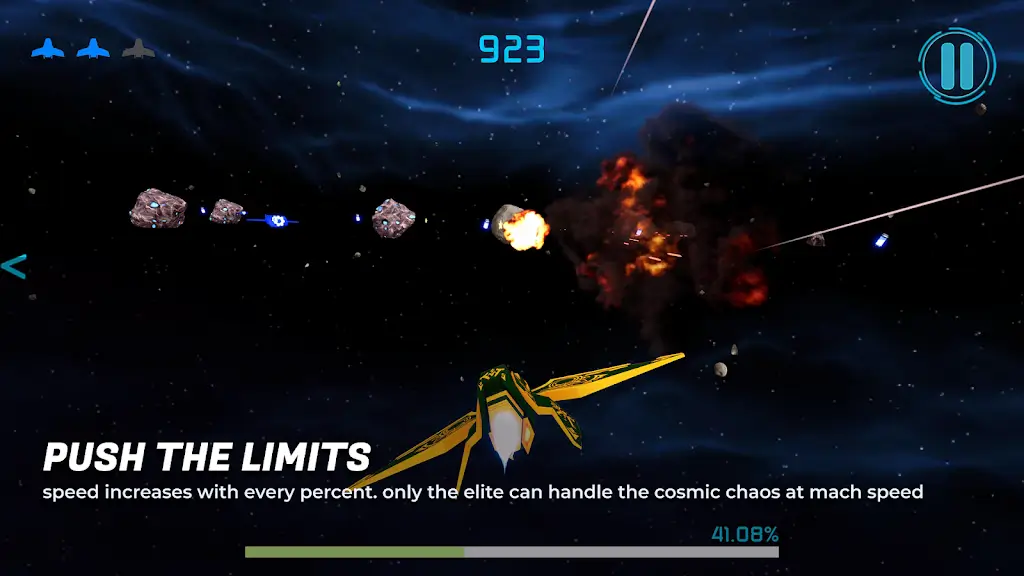Tap the left-pointing arrow at screen edge
Viewport: 1024px width, 576px height.
(x=14, y=267)
